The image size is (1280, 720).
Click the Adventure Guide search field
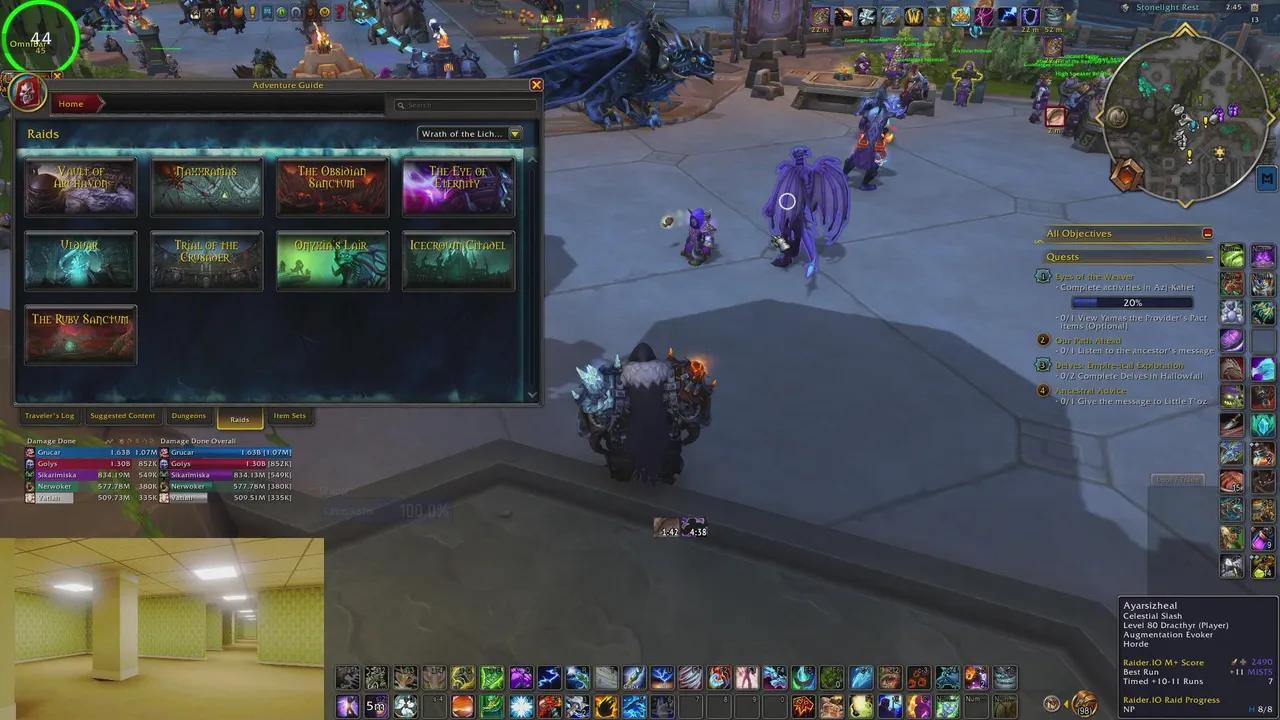tap(465, 105)
